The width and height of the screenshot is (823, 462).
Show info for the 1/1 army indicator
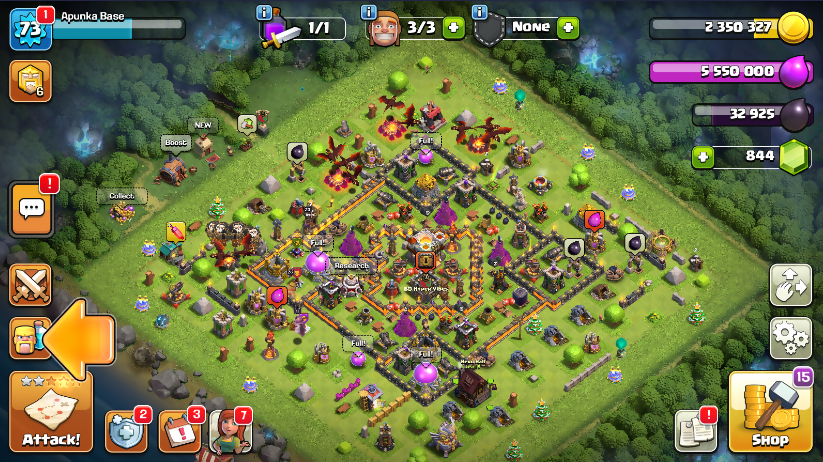[x=264, y=12]
